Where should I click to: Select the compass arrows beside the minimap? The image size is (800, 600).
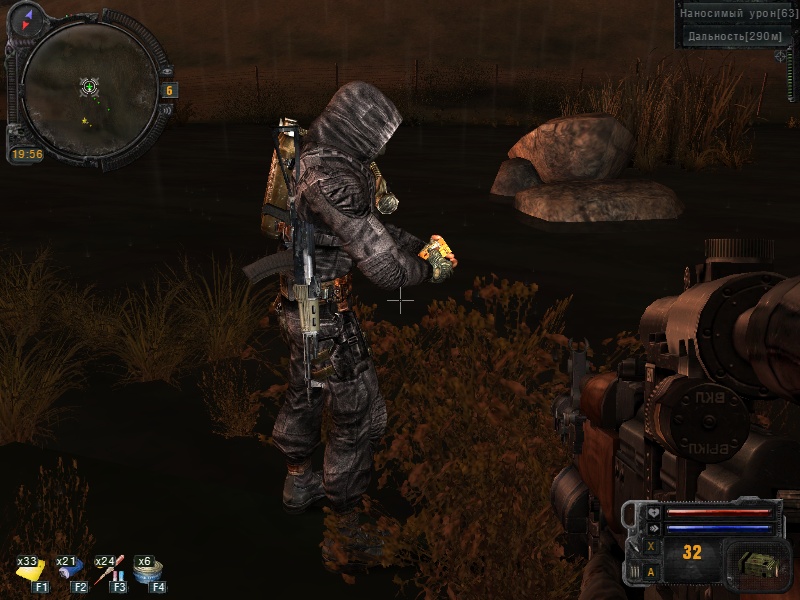23,20
